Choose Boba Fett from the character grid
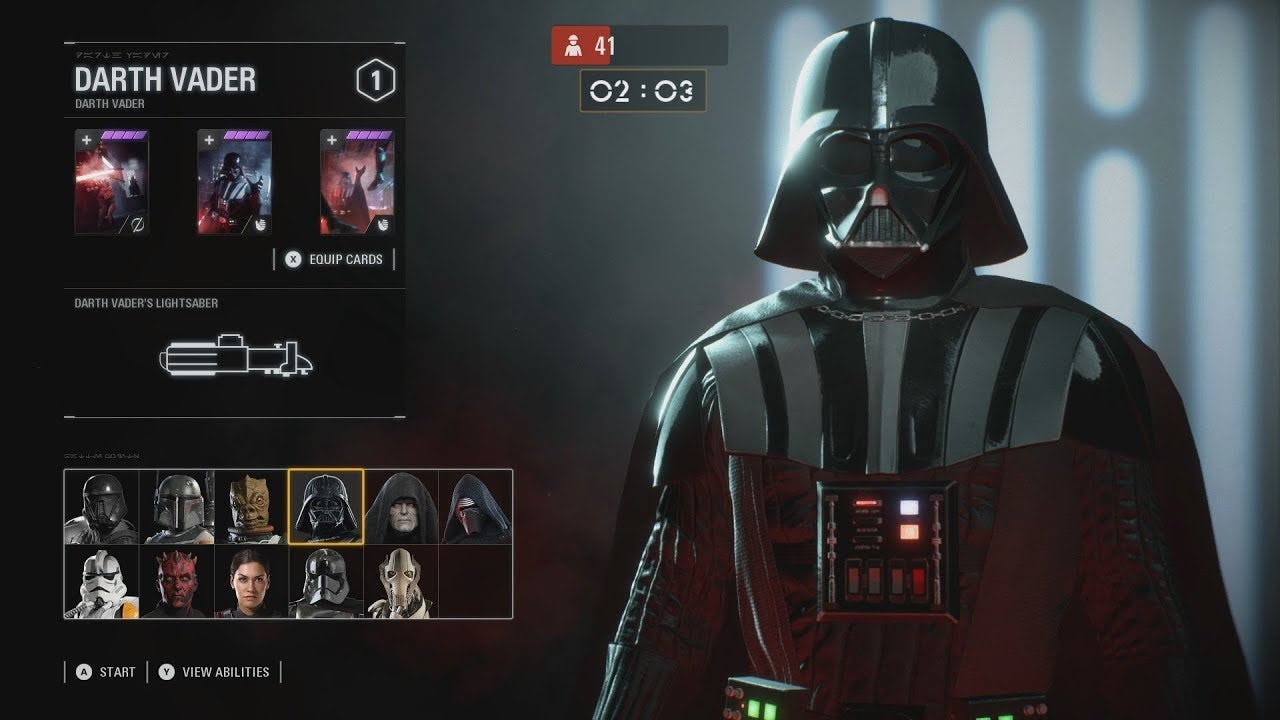1280x720 pixels. [x=177, y=507]
